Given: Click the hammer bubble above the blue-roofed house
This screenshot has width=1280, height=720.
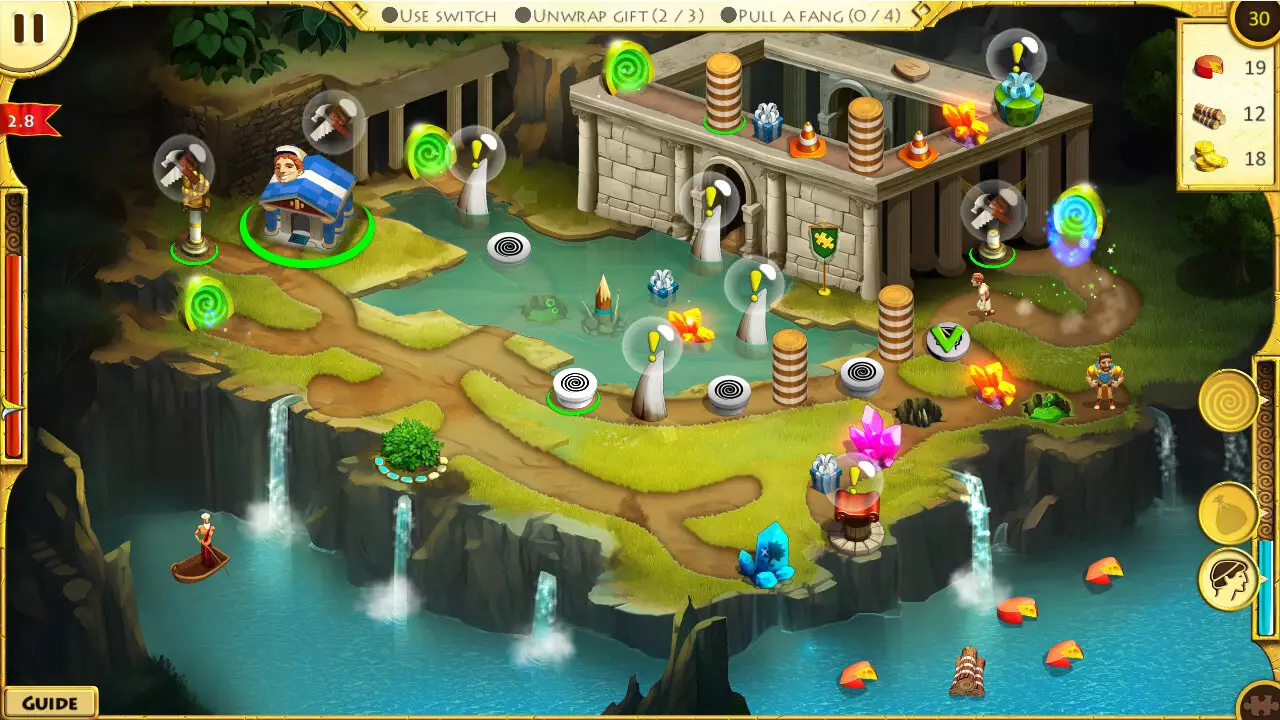Looking at the screenshot, I should [x=331, y=120].
